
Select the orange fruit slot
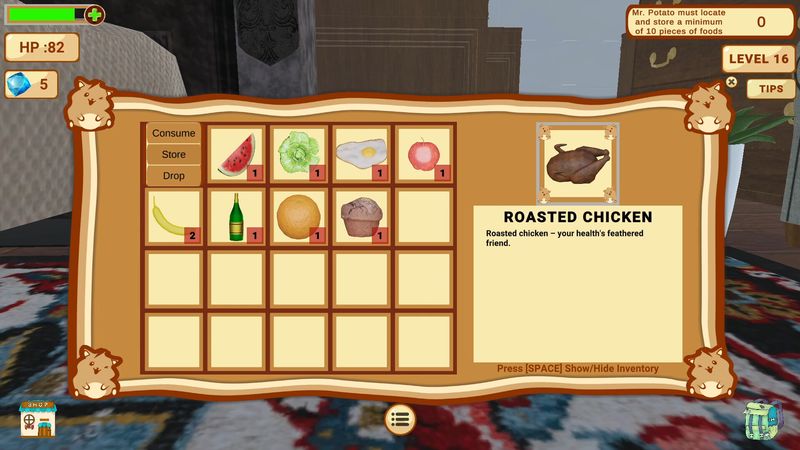[x=299, y=216]
